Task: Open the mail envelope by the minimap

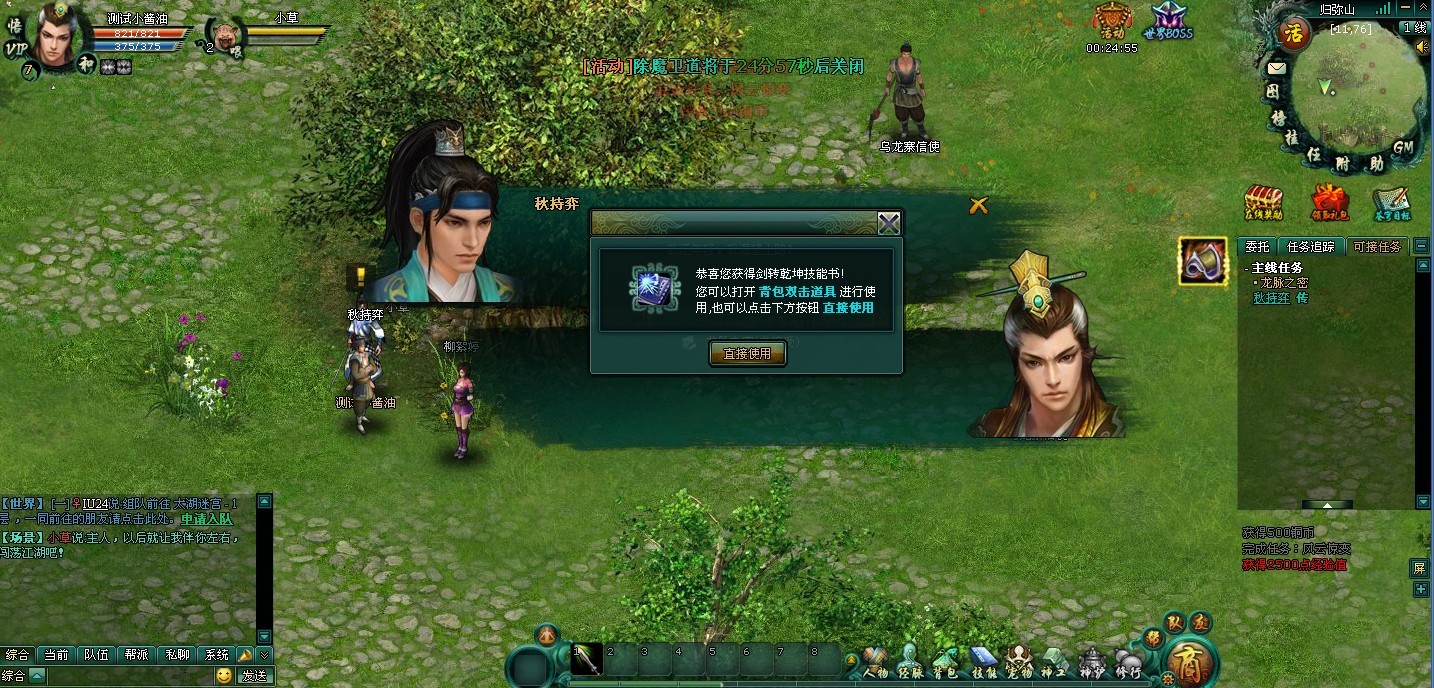Action: [x=1276, y=68]
